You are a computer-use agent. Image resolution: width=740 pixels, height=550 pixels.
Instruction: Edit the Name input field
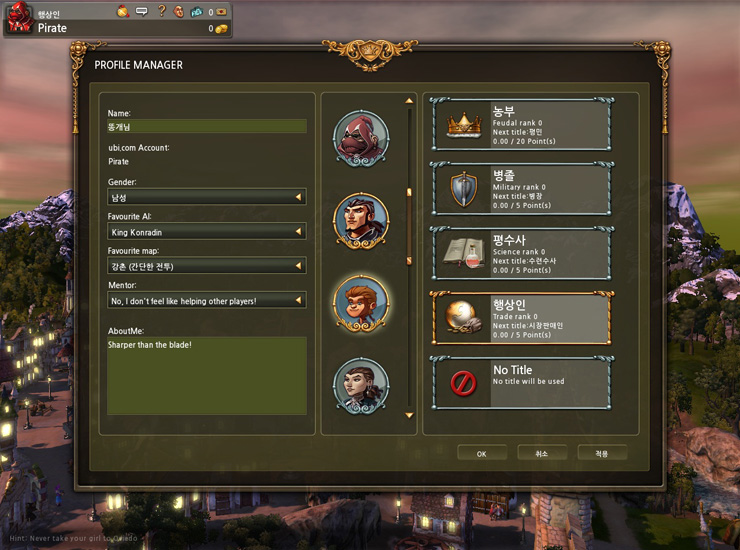click(207, 127)
